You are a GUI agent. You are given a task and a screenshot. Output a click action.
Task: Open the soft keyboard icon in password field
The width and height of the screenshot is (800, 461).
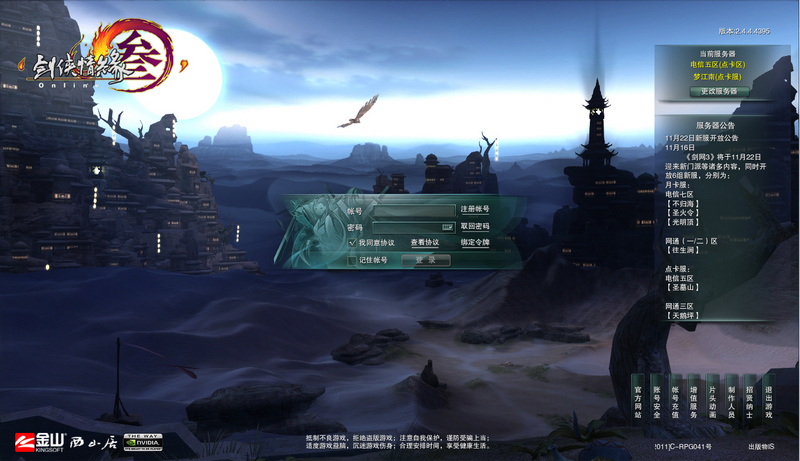click(448, 227)
